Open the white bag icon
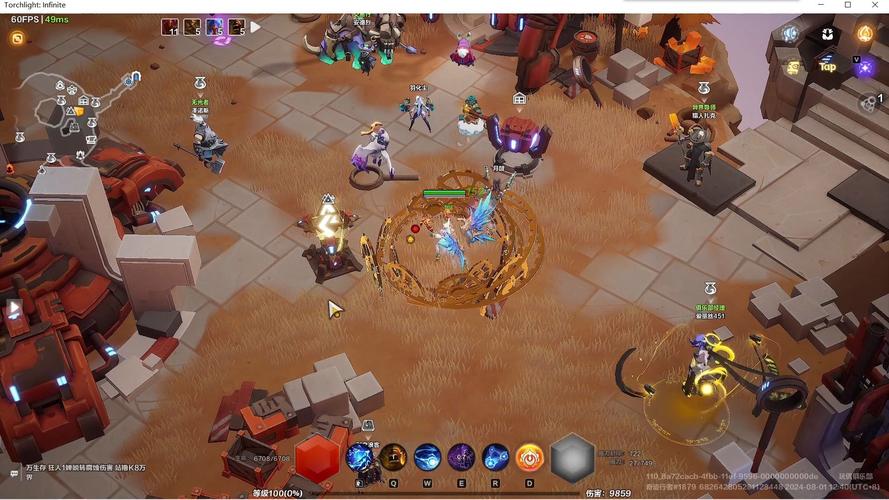The image size is (889, 500). 828,35
